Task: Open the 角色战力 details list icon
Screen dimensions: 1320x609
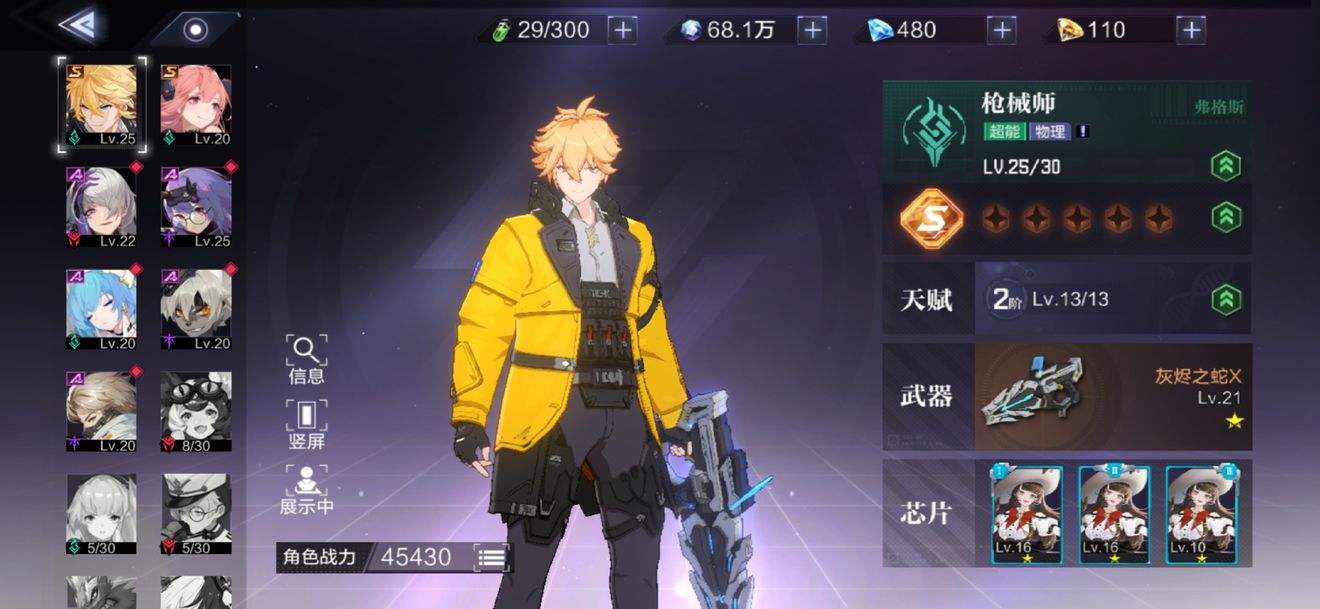Action: pos(491,557)
